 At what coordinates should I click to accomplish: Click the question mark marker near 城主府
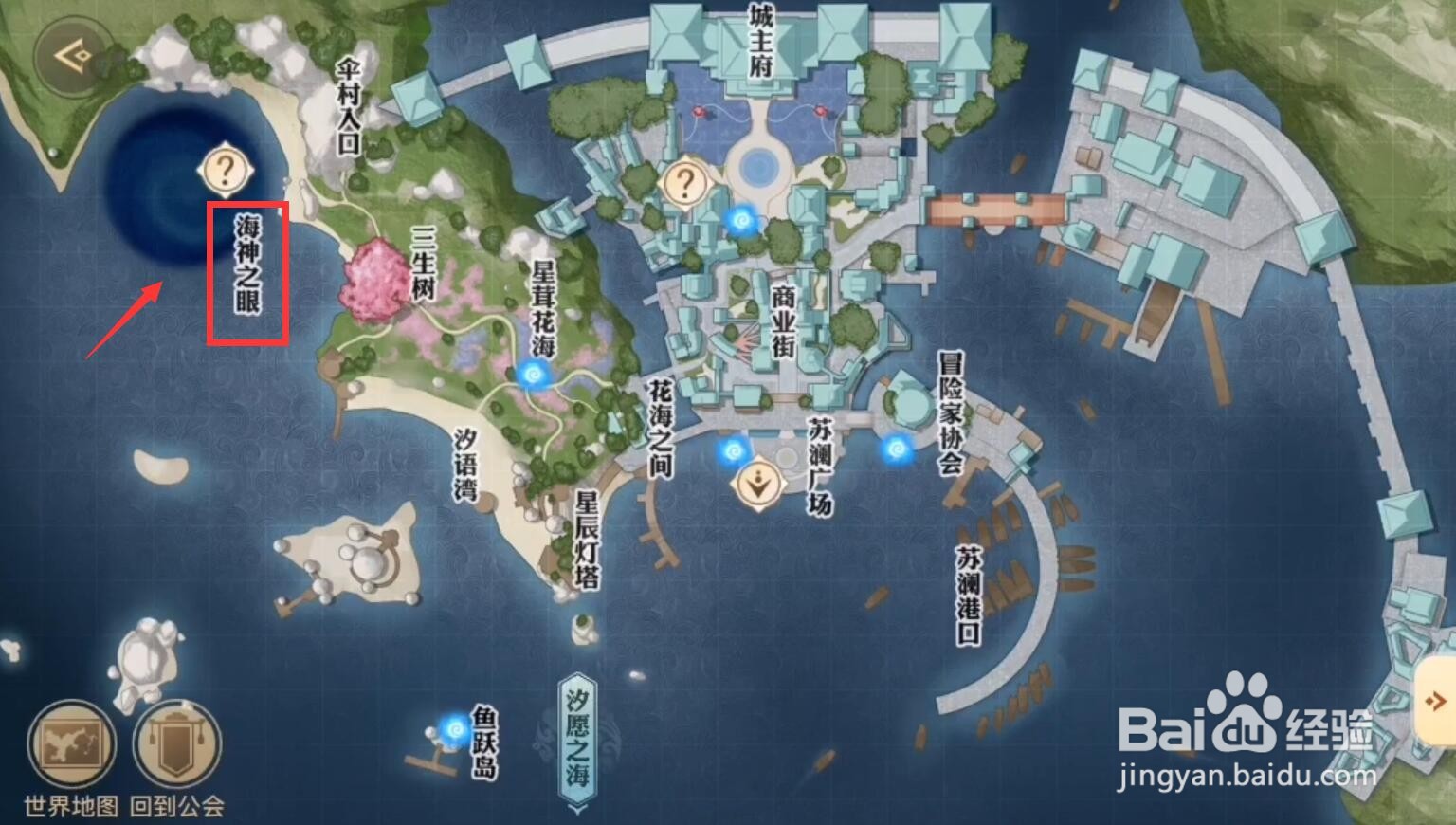pyautogui.click(x=685, y=180)
